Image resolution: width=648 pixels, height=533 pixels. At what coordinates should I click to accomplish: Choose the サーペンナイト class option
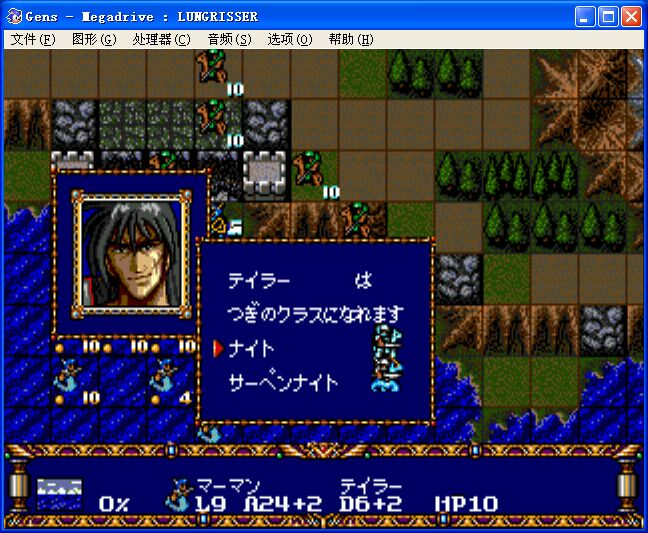pos(284,382)
